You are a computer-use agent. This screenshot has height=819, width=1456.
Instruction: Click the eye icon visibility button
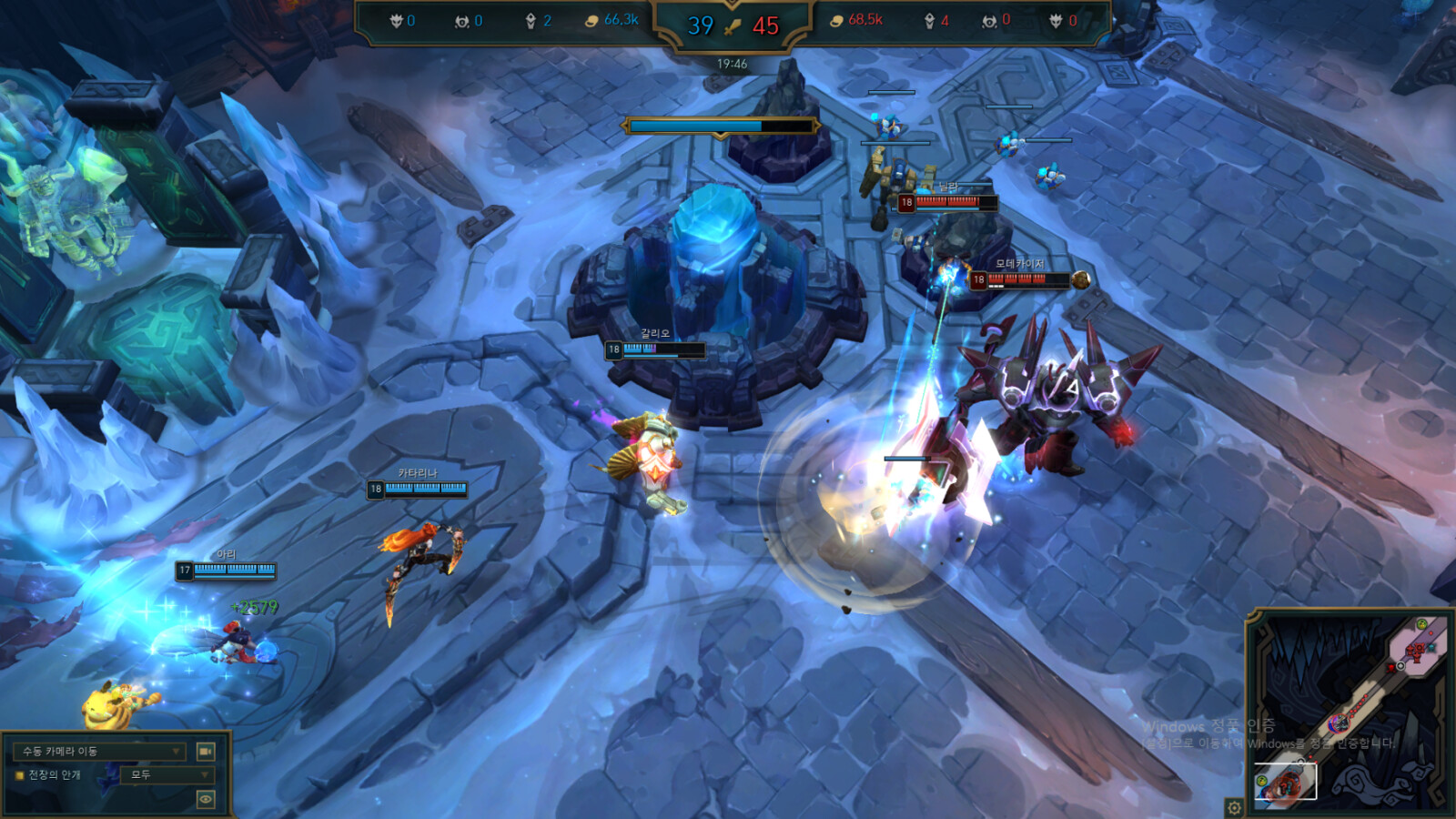pyautogui.click(x=206, y=799)
